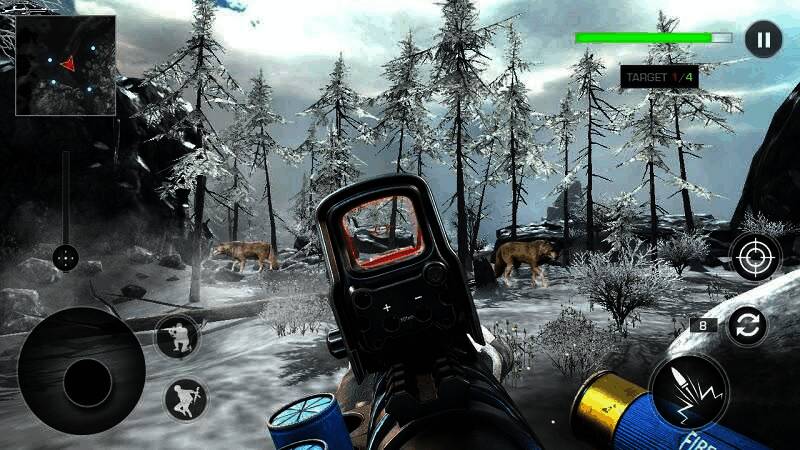Pause the game
This screenshot has height=450, width=800.
point(763,40)
